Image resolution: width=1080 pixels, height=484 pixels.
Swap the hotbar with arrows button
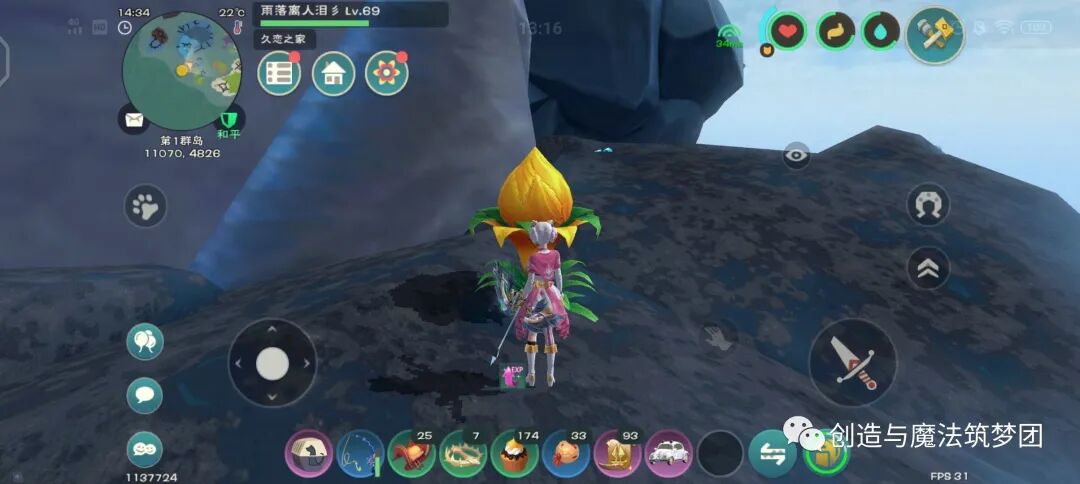pyautogui.click(x=772, y=455)
